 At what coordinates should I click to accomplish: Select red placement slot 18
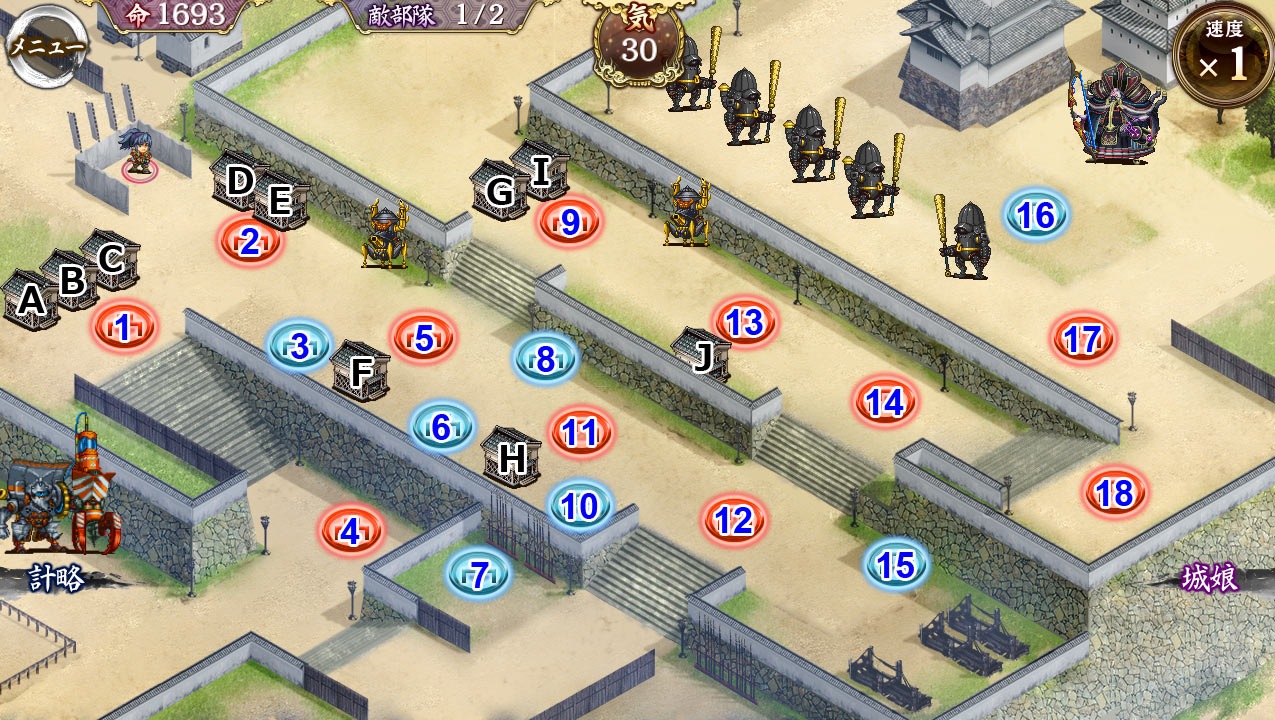(1114, 492)
